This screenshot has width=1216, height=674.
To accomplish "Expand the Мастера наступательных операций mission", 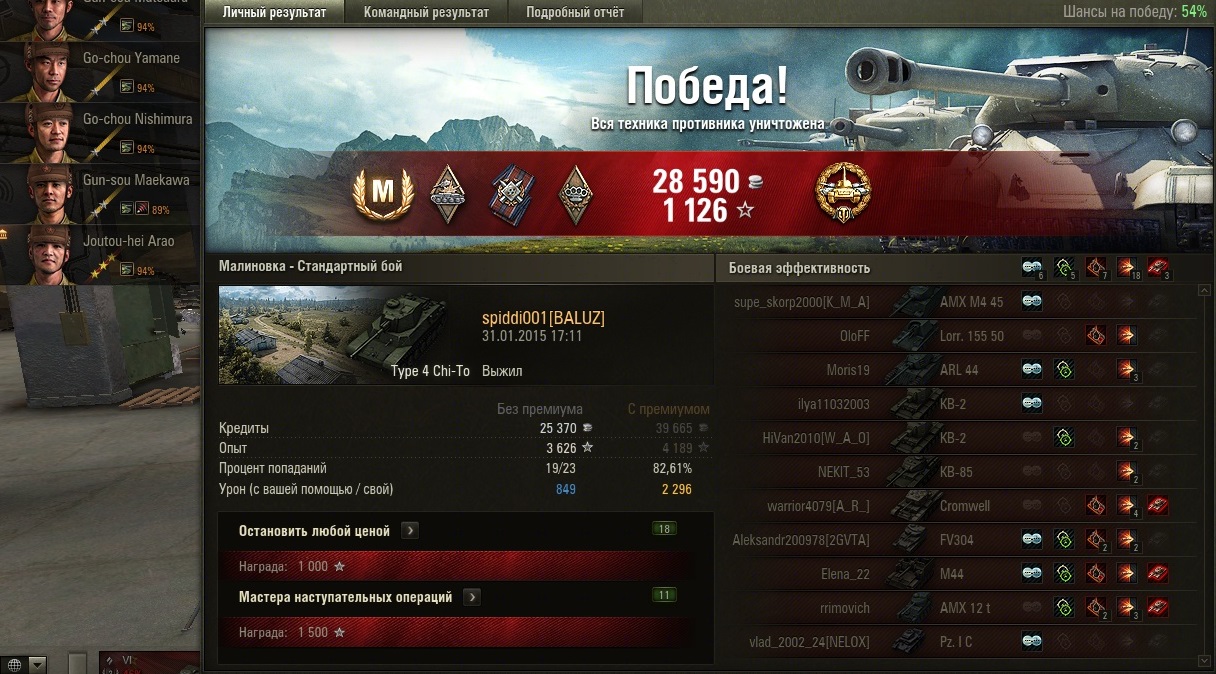I will click(472, 597).
